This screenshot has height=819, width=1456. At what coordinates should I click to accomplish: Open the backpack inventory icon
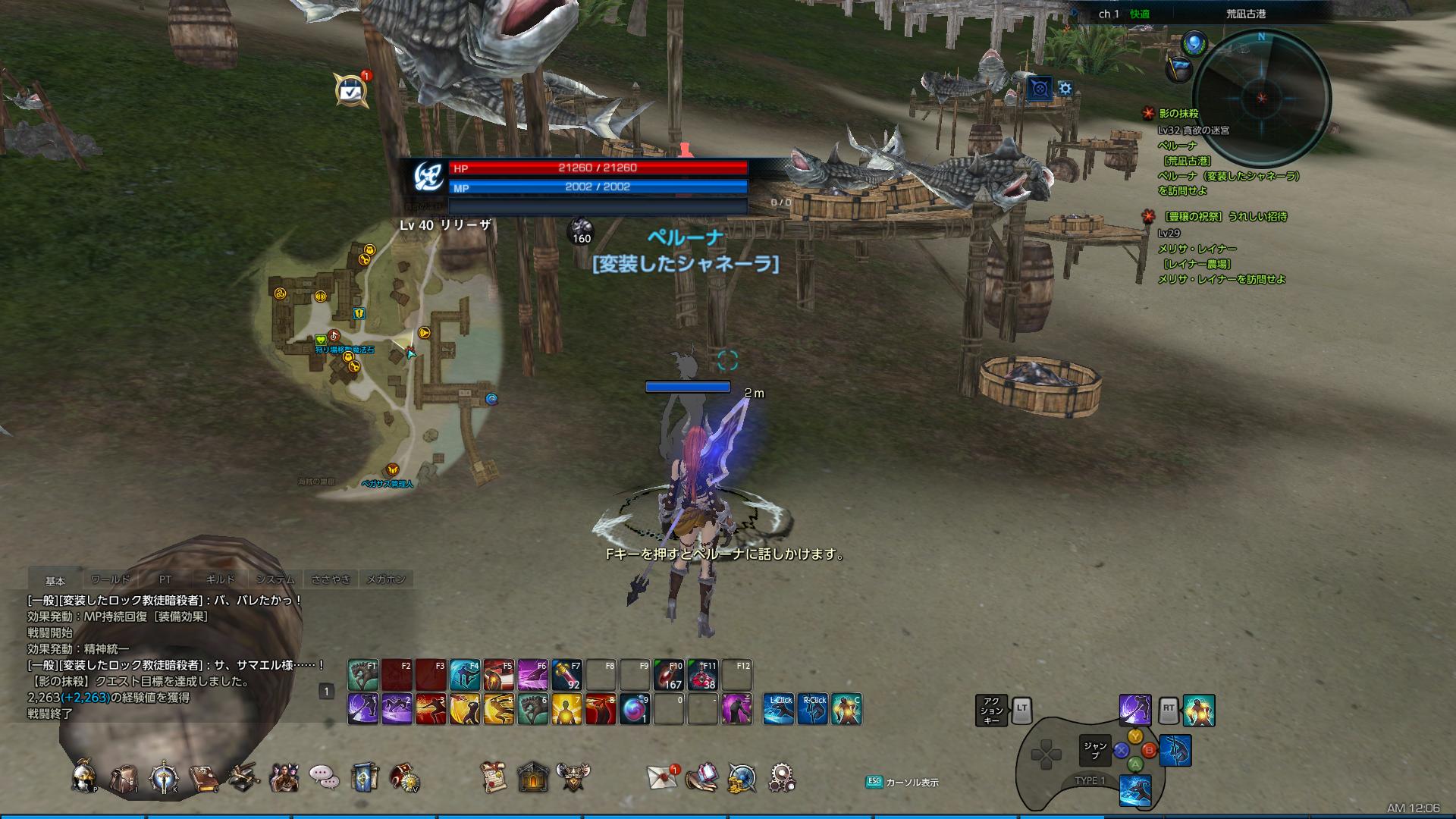point(124,777)
